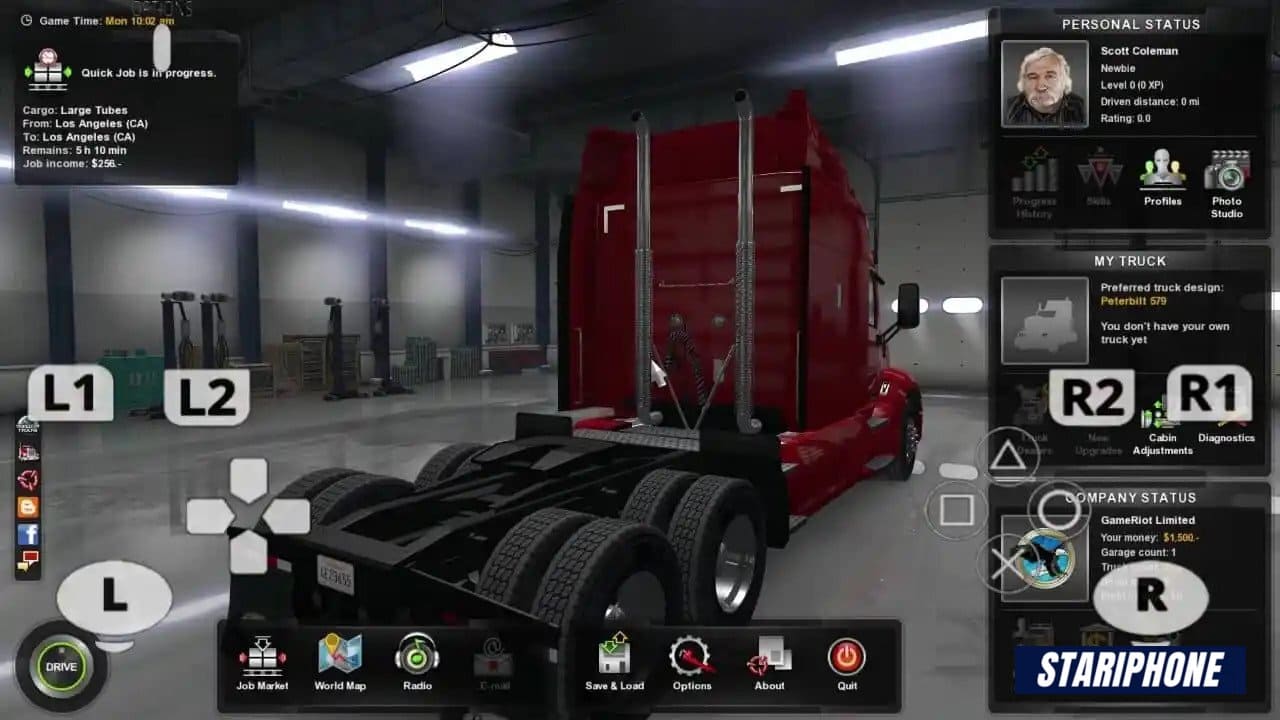Screen dimensions: 1280x720
Task: Open the Job Market
Action: [262, 660]
